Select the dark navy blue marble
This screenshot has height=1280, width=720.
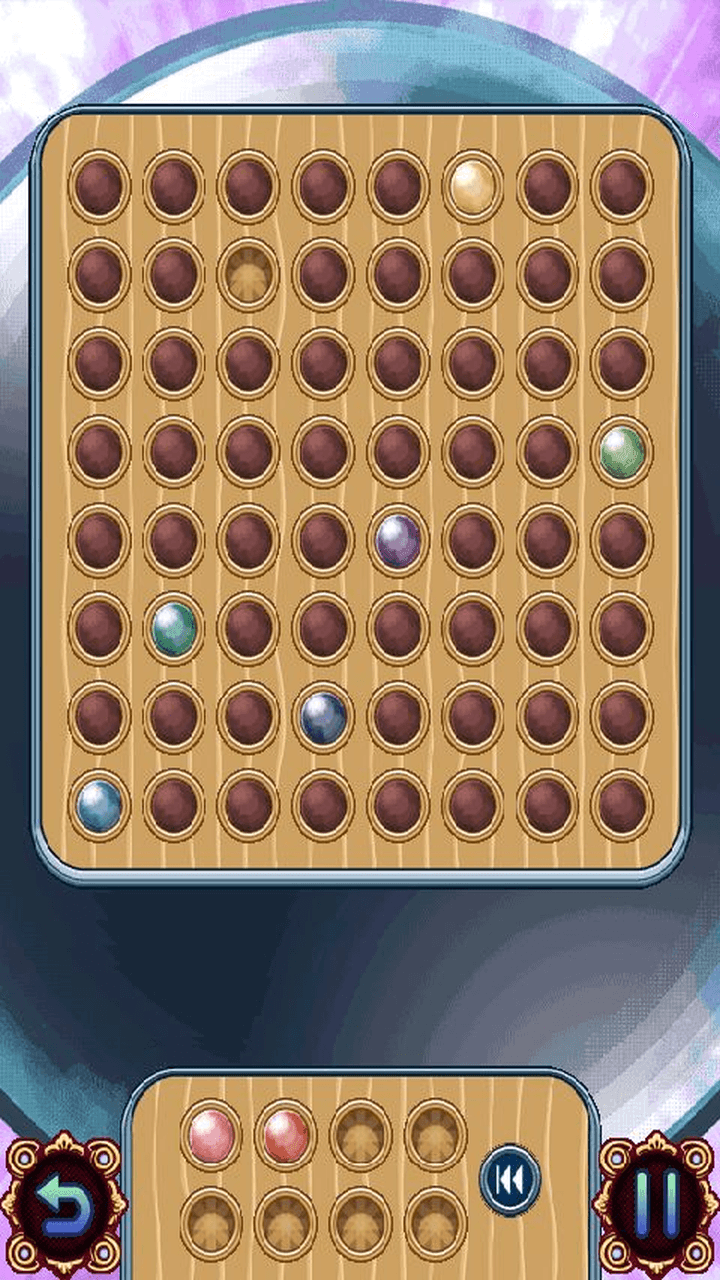[x=324, y=717]
